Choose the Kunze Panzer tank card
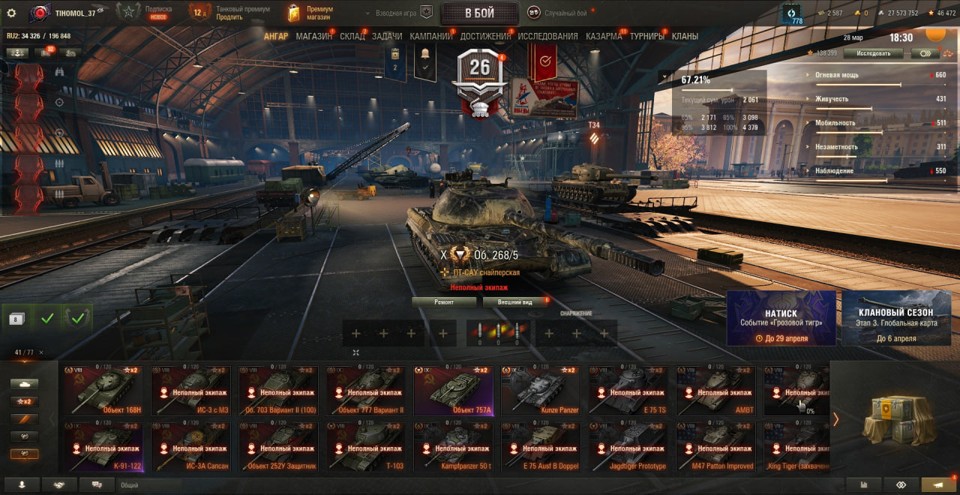Viewport: 960px width, 495px height. (540, 390)
